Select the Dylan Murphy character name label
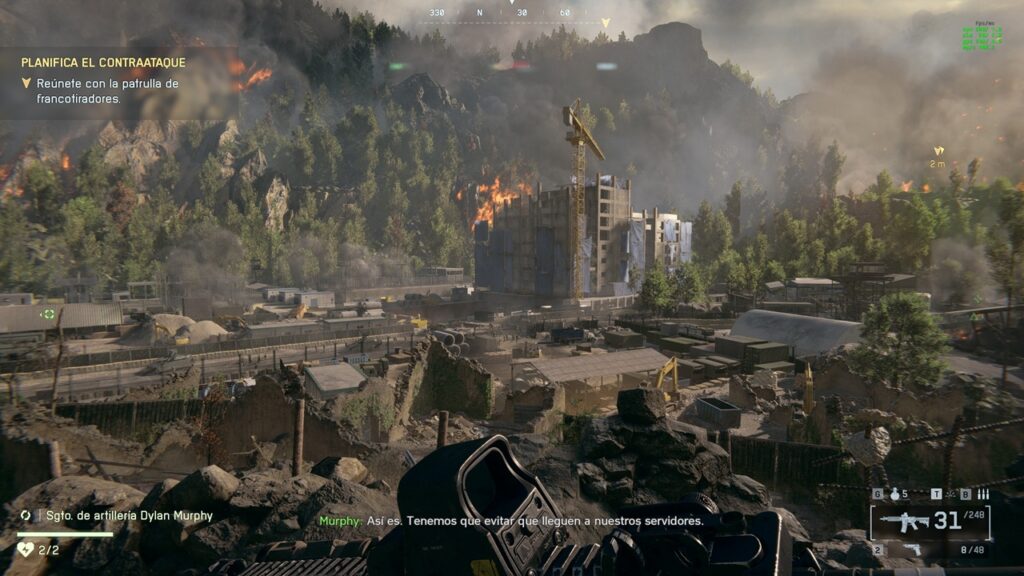1024x576 pixels. coord(130,516)
